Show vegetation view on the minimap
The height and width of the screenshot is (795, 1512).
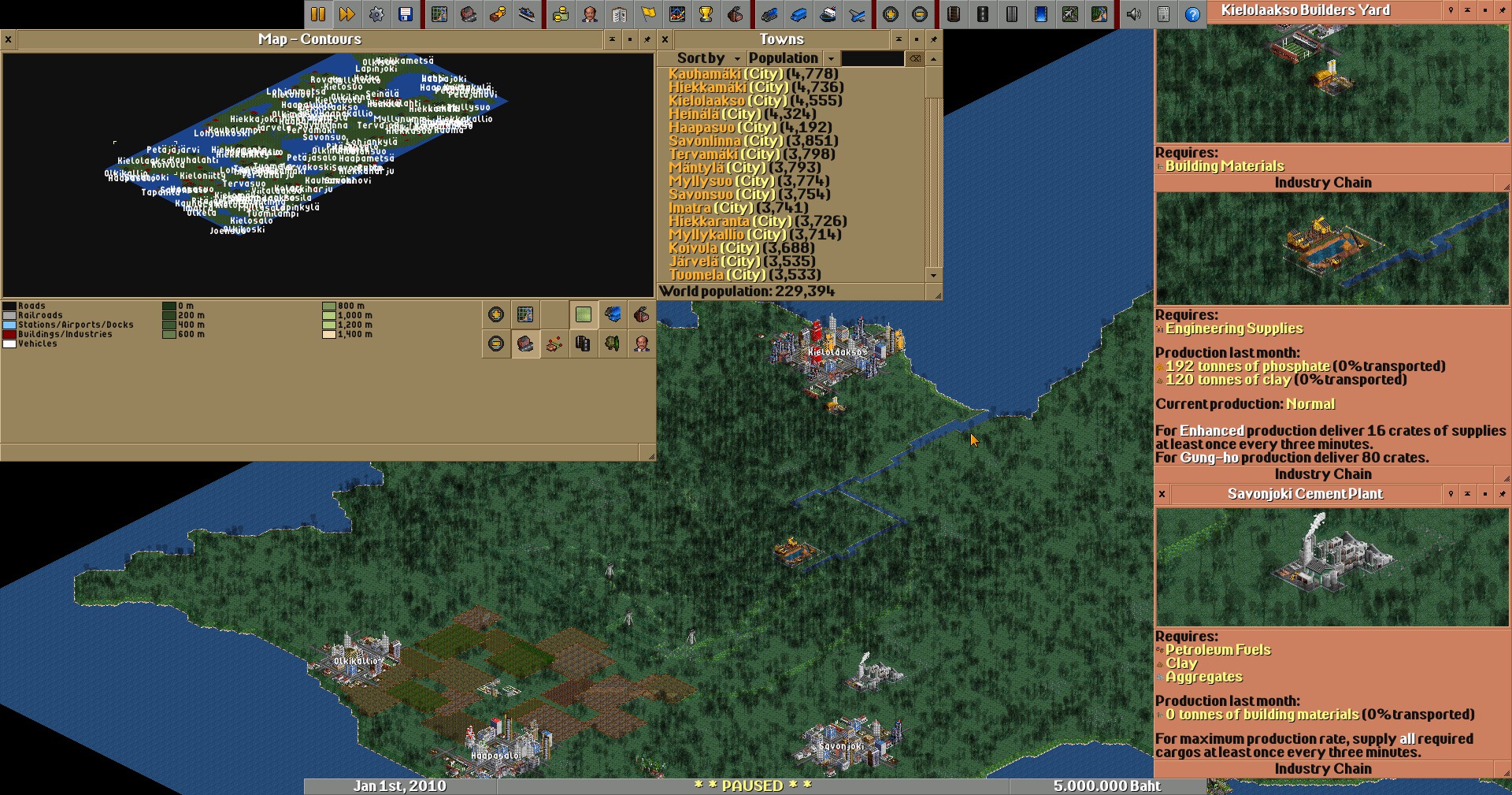pos(613,344)
